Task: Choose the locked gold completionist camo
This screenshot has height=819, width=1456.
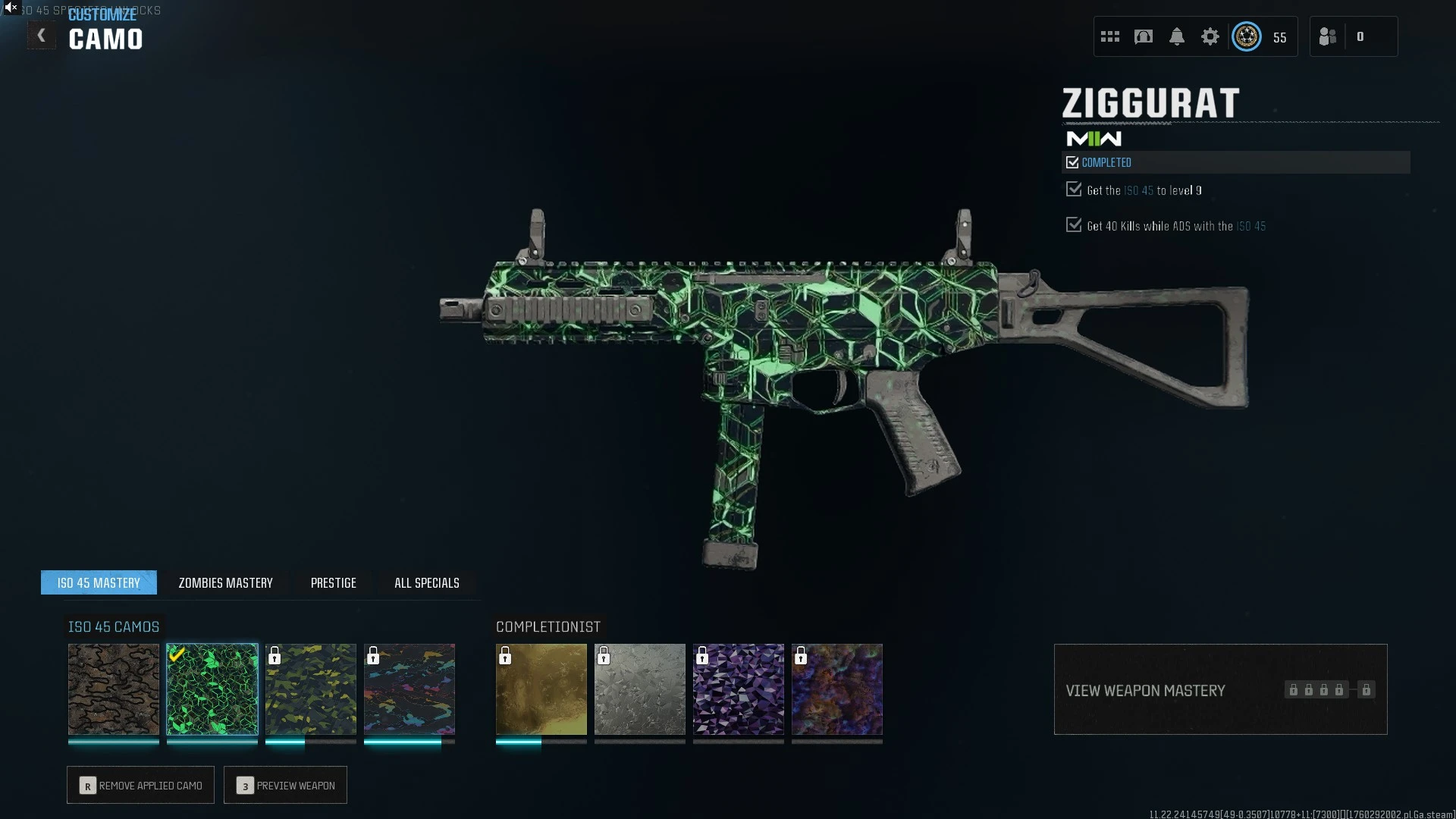Action: (541, 689)
